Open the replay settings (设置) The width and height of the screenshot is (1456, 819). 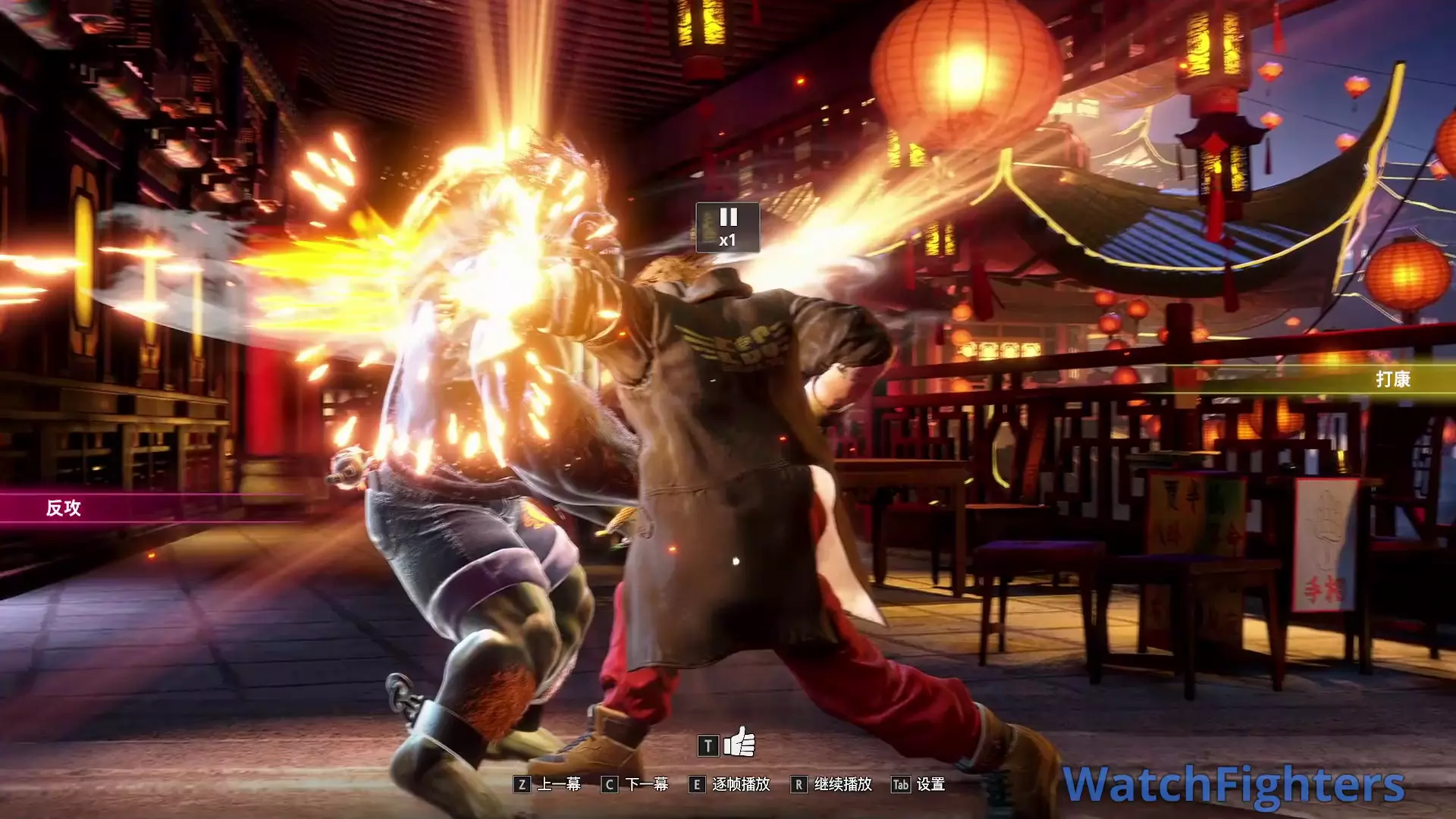pos(918,784)
